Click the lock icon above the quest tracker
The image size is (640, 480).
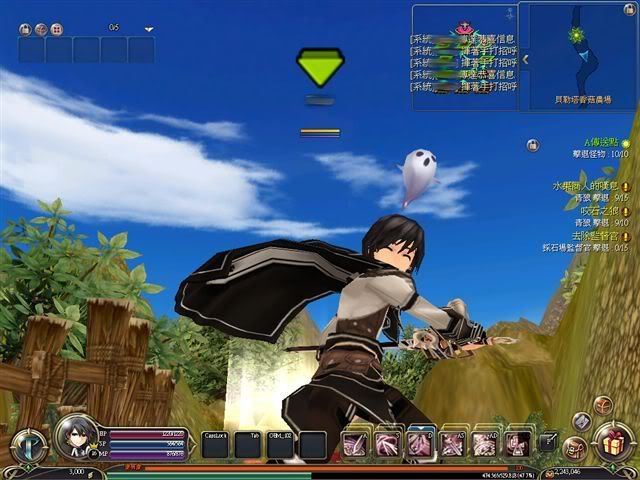click(533, 145)
